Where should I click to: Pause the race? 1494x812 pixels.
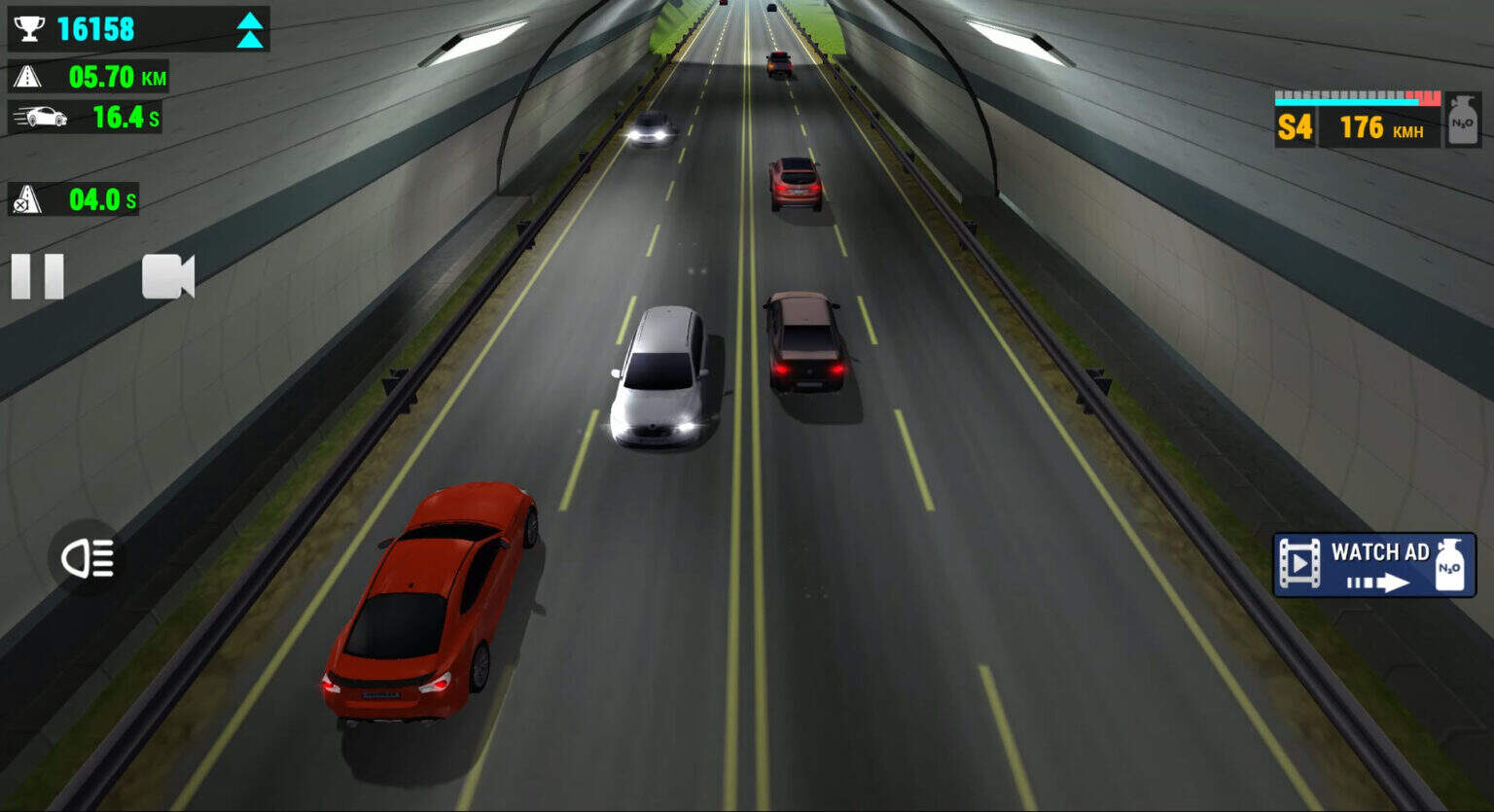coord(38,277)
